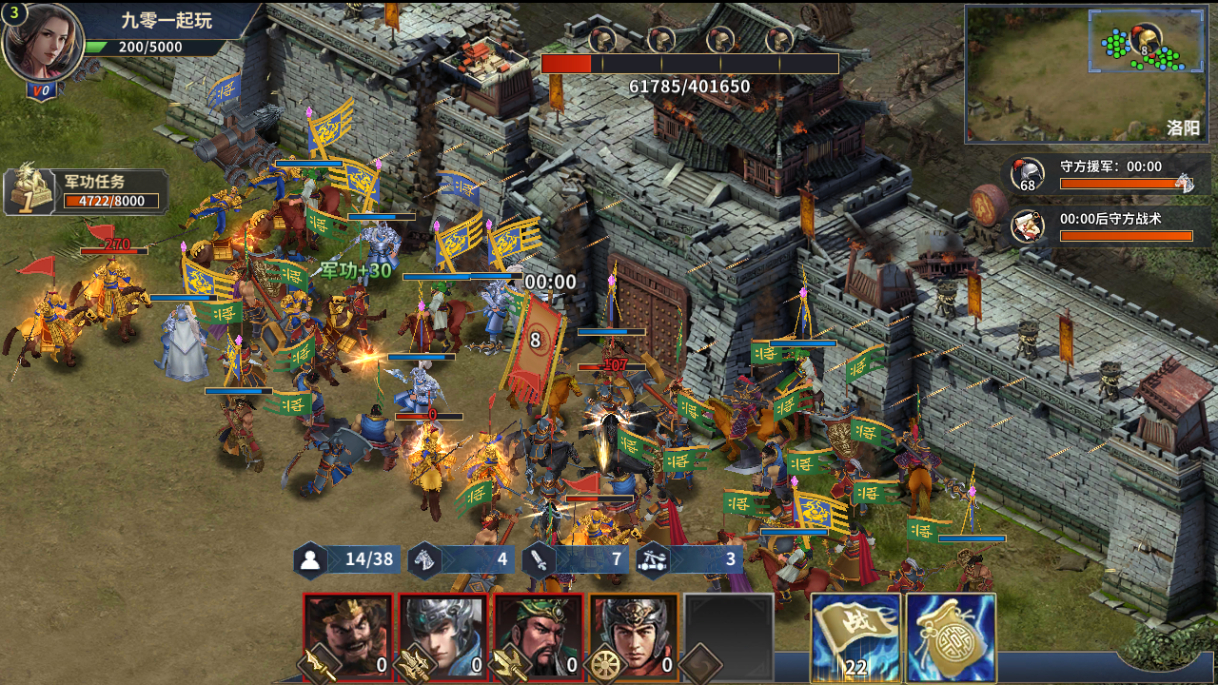The image size is (1218, 685).
Task: Click the red banner marked 8
Action: [x=534, y=344]
